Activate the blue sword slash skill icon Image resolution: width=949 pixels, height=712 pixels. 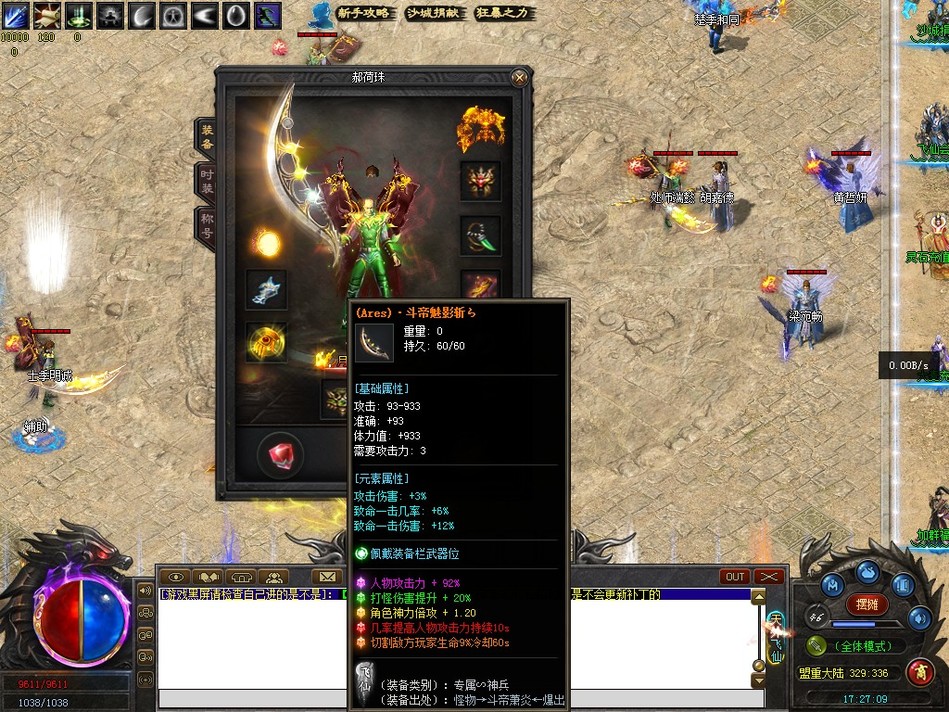(x=14, y=15)
